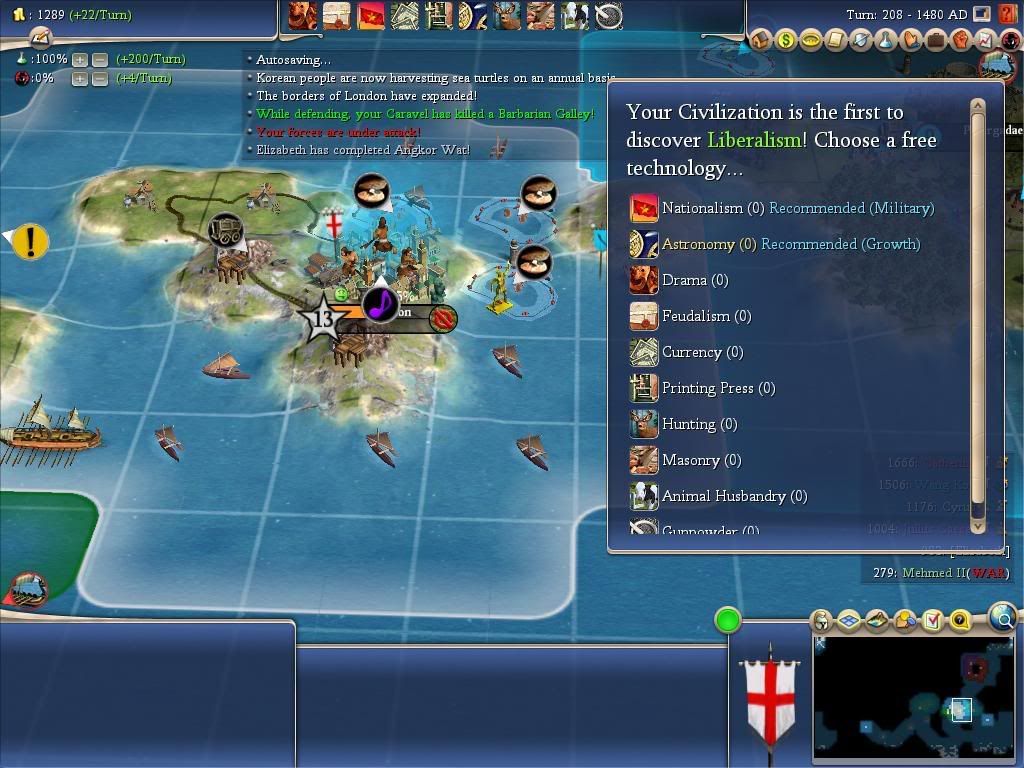
Task: Click the green end turn button
Action: (x=728, y=620)
